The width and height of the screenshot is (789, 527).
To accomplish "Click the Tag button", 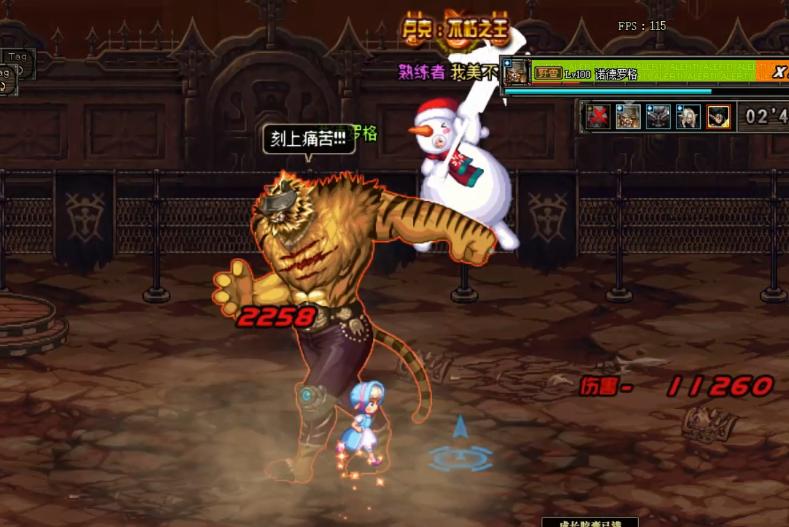I will tap(17, 58).
